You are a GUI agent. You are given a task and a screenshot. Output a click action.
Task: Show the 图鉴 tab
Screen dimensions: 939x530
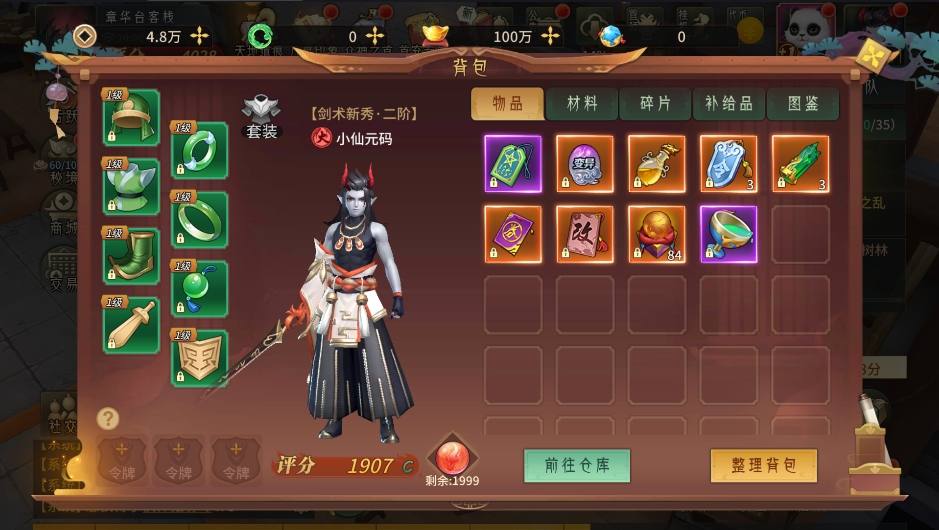click(x=802, y=104)
